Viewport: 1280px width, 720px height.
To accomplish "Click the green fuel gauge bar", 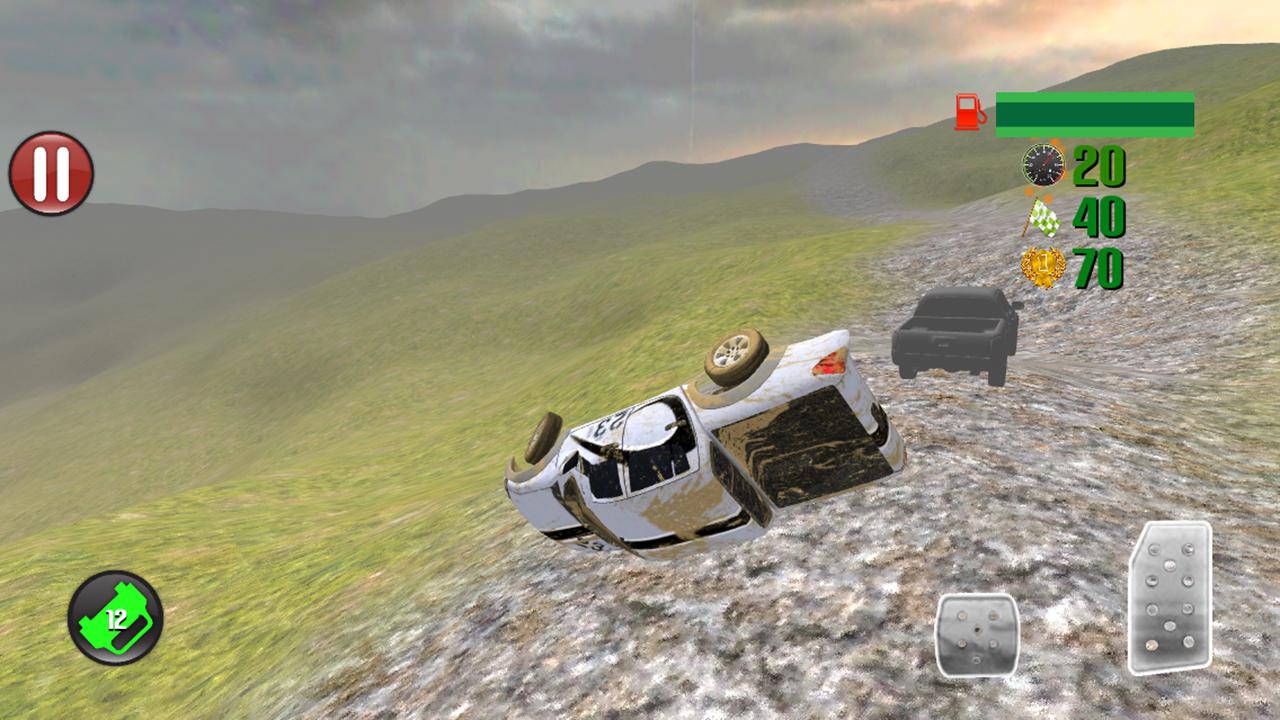I will pyautogui.click(x=1095, y=112).
